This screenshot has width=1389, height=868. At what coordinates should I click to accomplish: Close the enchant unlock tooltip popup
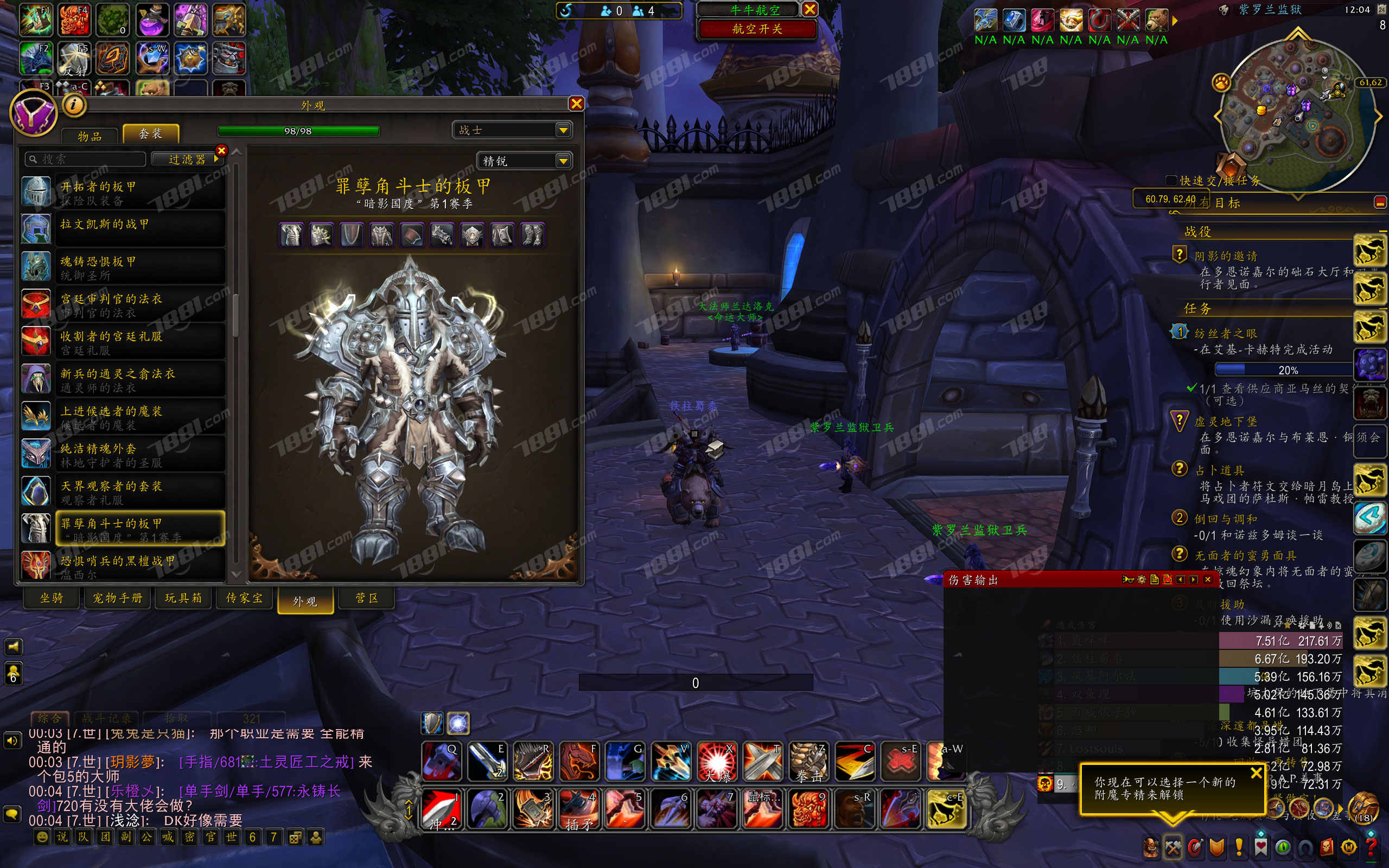tap(1256, 773)
